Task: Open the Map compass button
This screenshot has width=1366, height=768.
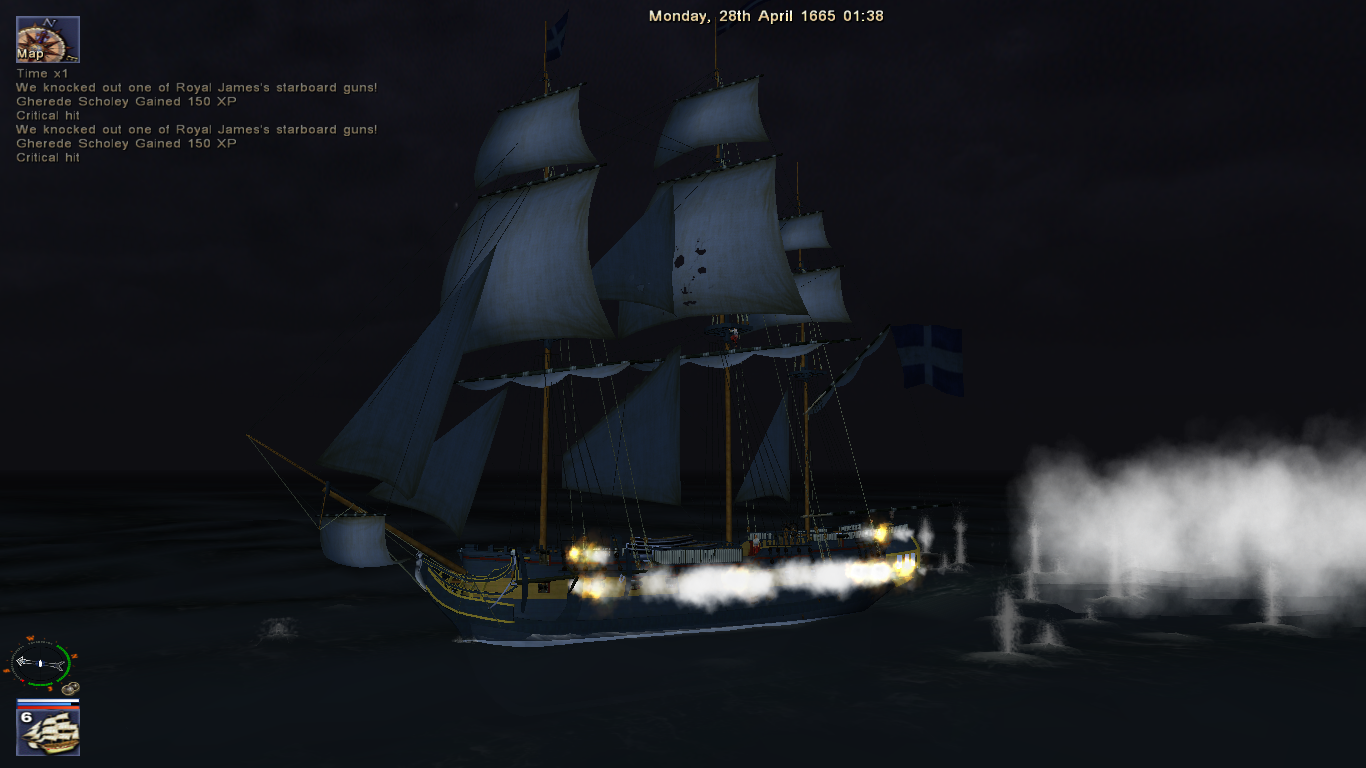Action: click(x=47, y=39)
